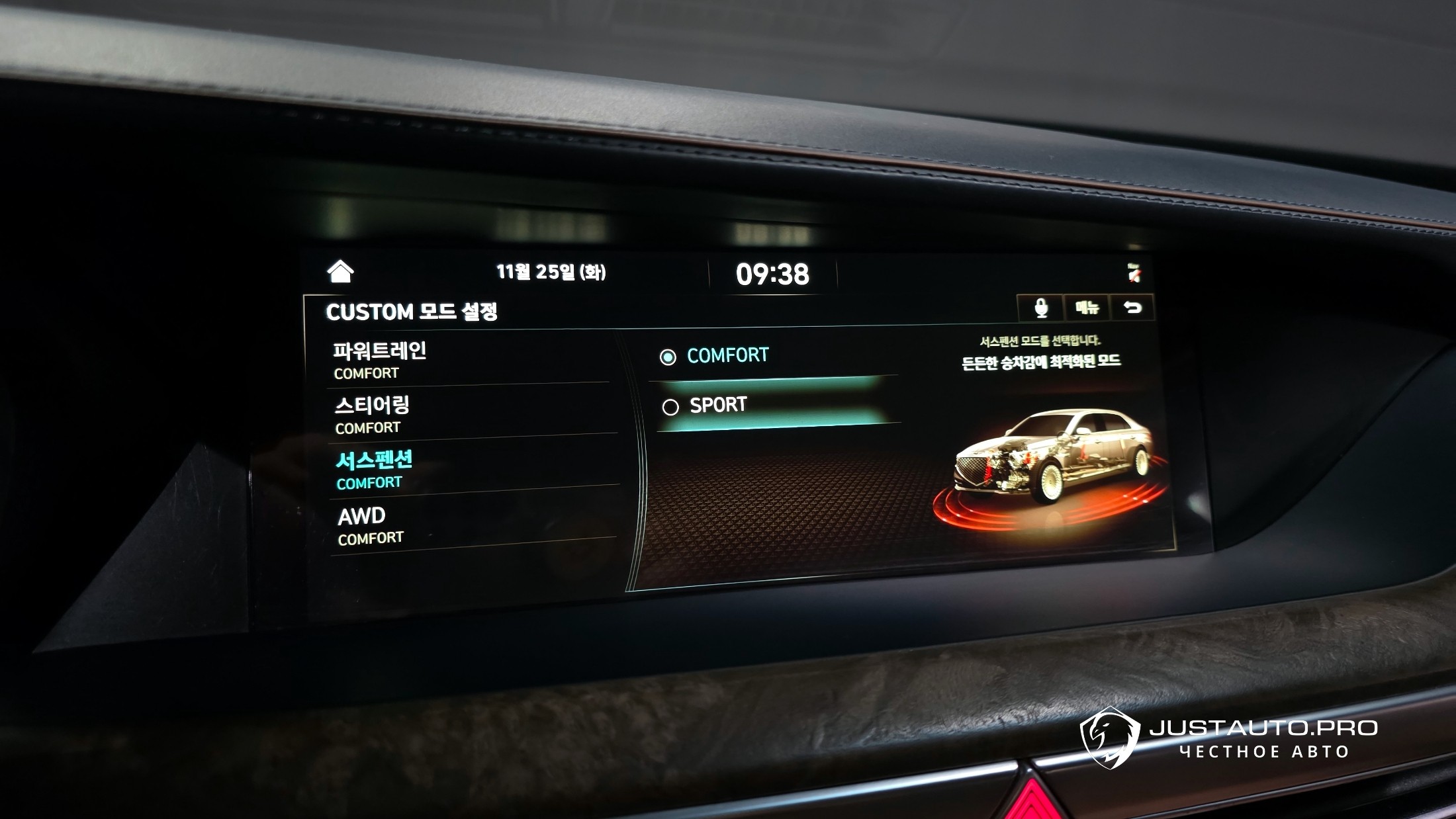Go to the home screen icon

[x=340, y=271]
